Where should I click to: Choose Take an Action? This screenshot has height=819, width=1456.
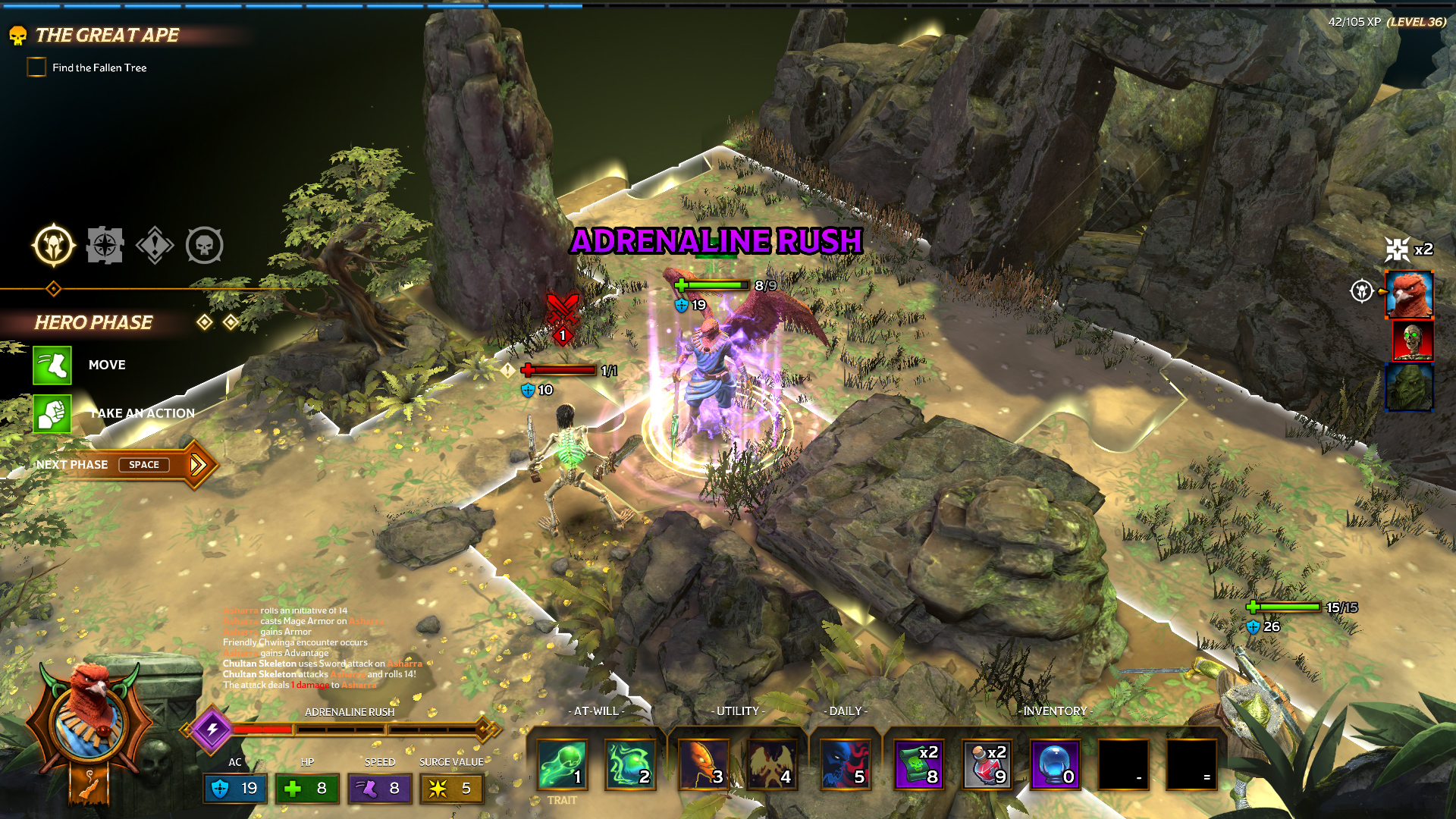[52, 414]
